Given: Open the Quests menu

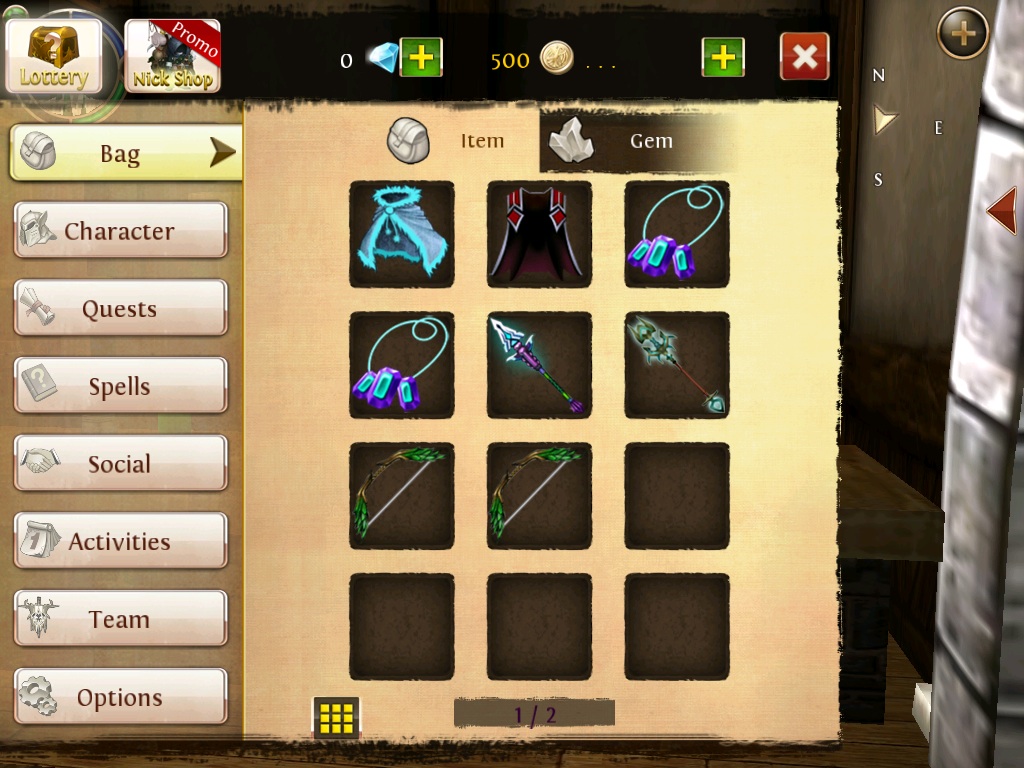Looking at the screenshot, I should coord(120,309).
